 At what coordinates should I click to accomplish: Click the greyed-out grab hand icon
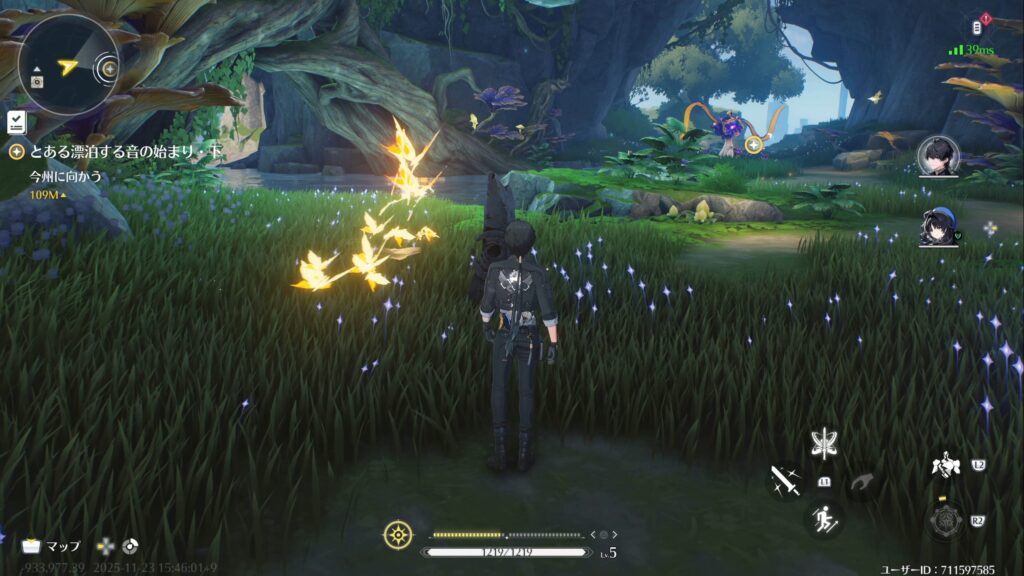(862, 482)
